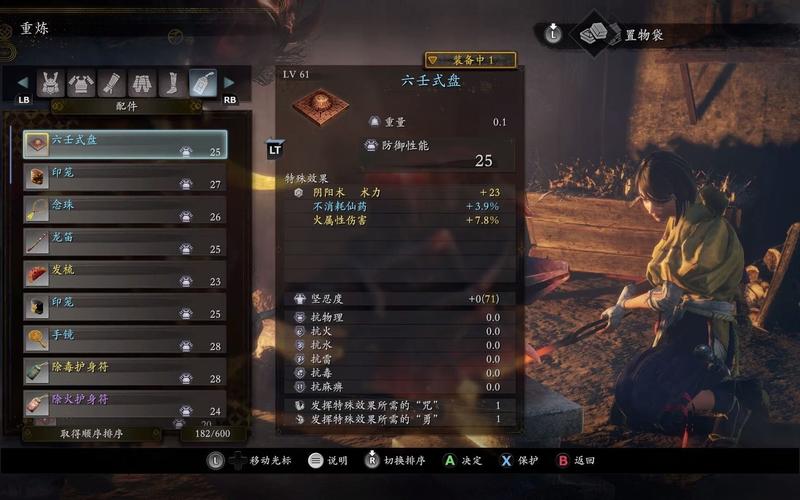
Task: Choose the 印笼 with defense 25
Action: coord(125,306)
